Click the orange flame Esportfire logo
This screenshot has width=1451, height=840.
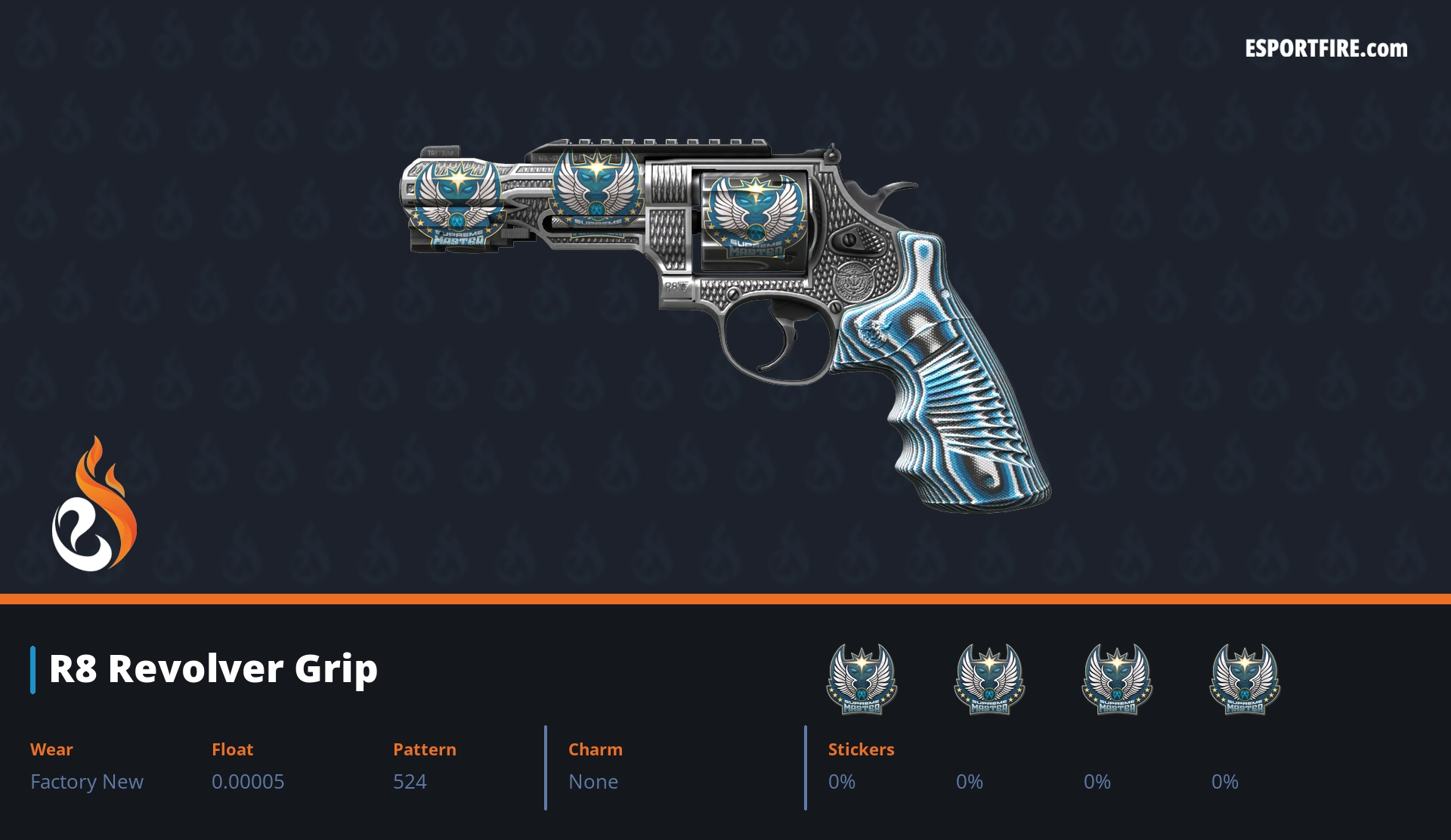(x=94, y=505)
